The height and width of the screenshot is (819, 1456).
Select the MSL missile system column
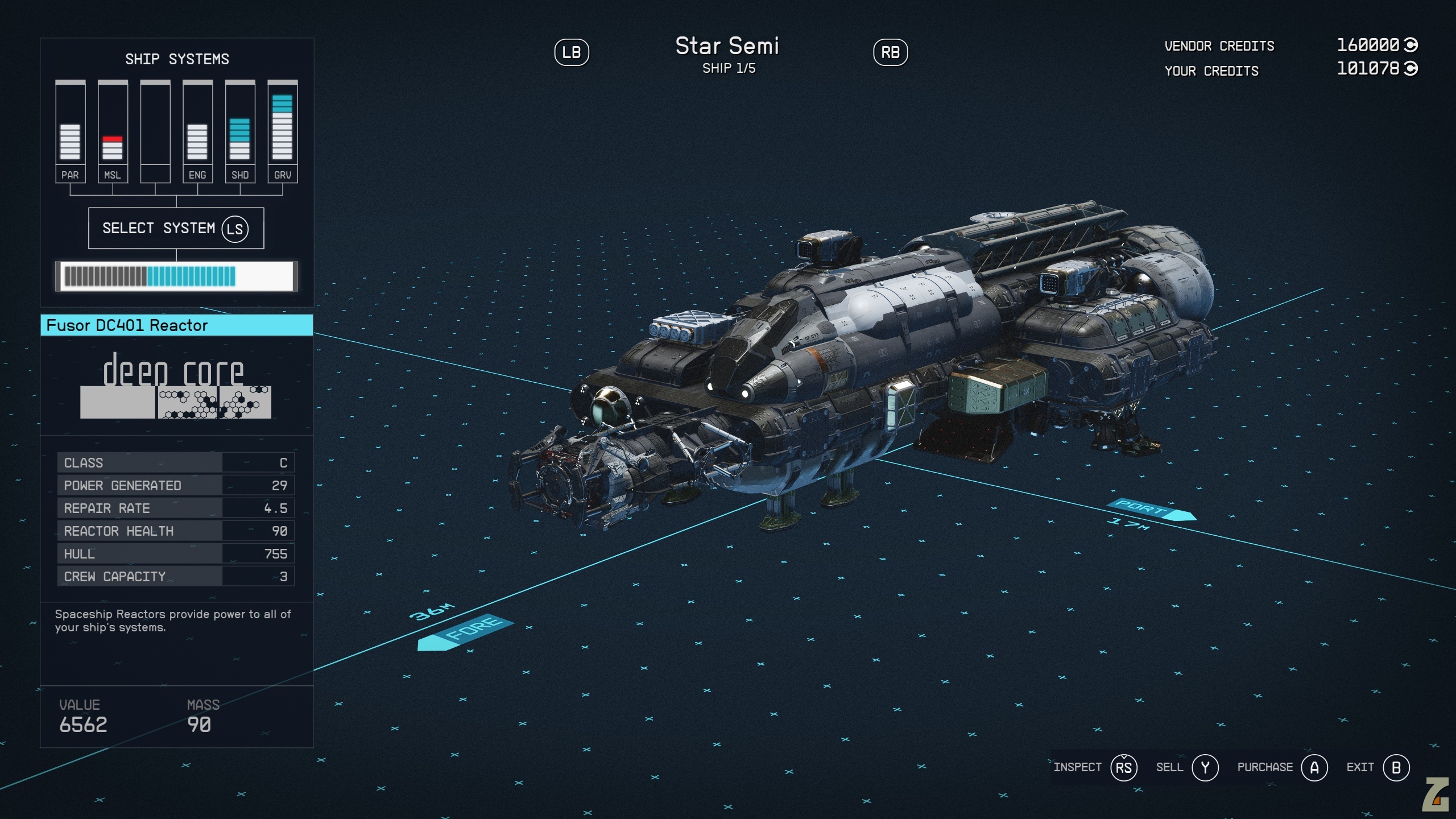tap(113, 132)
